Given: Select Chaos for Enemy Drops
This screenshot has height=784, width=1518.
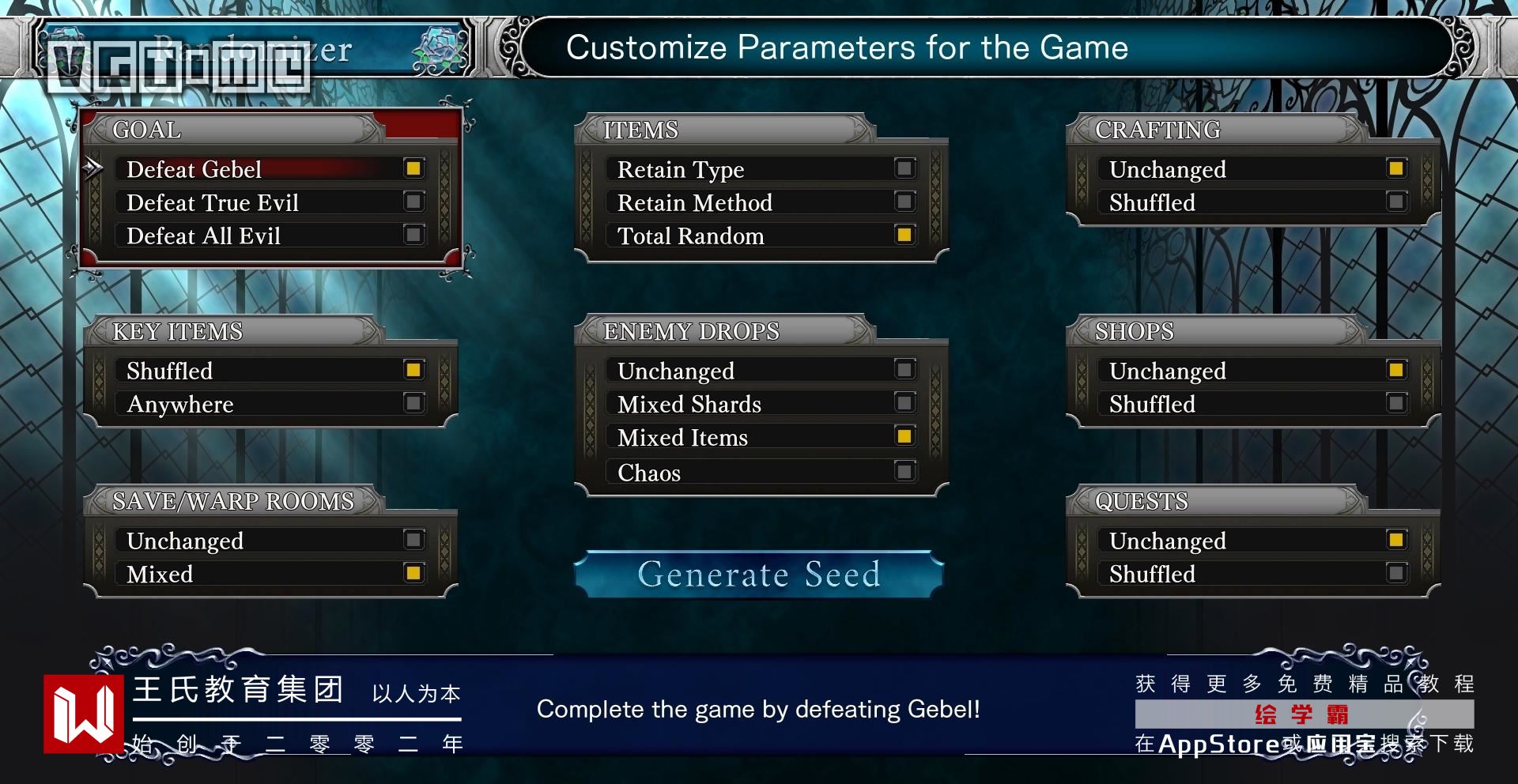Looking at the screenshot, I should [x=761, y=473].
